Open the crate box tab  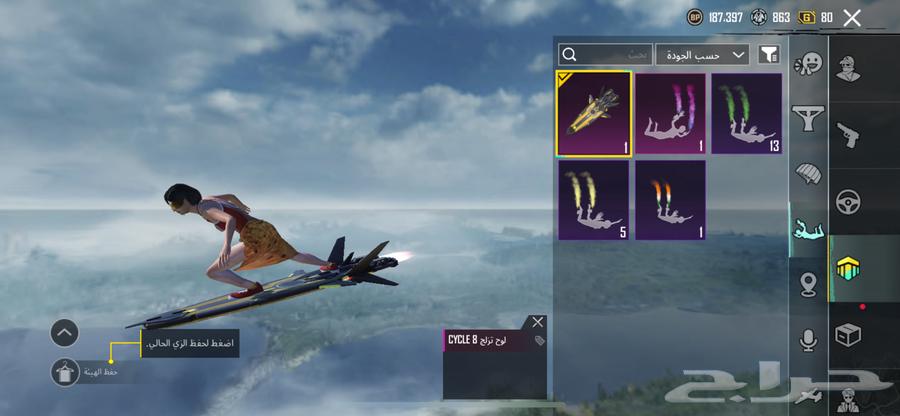click(x=848, y=335)
